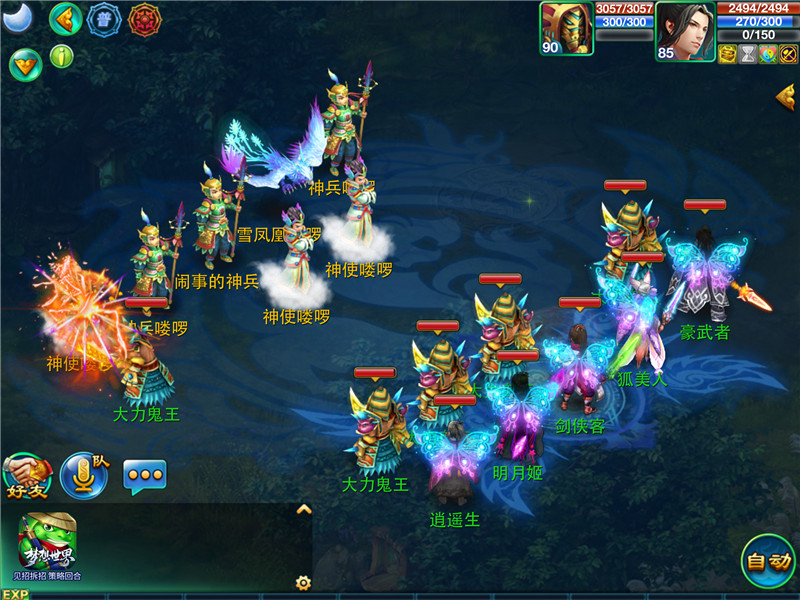Select the level 90 masked pet portrait
The image size is (800, 600).
coord(566,28)
